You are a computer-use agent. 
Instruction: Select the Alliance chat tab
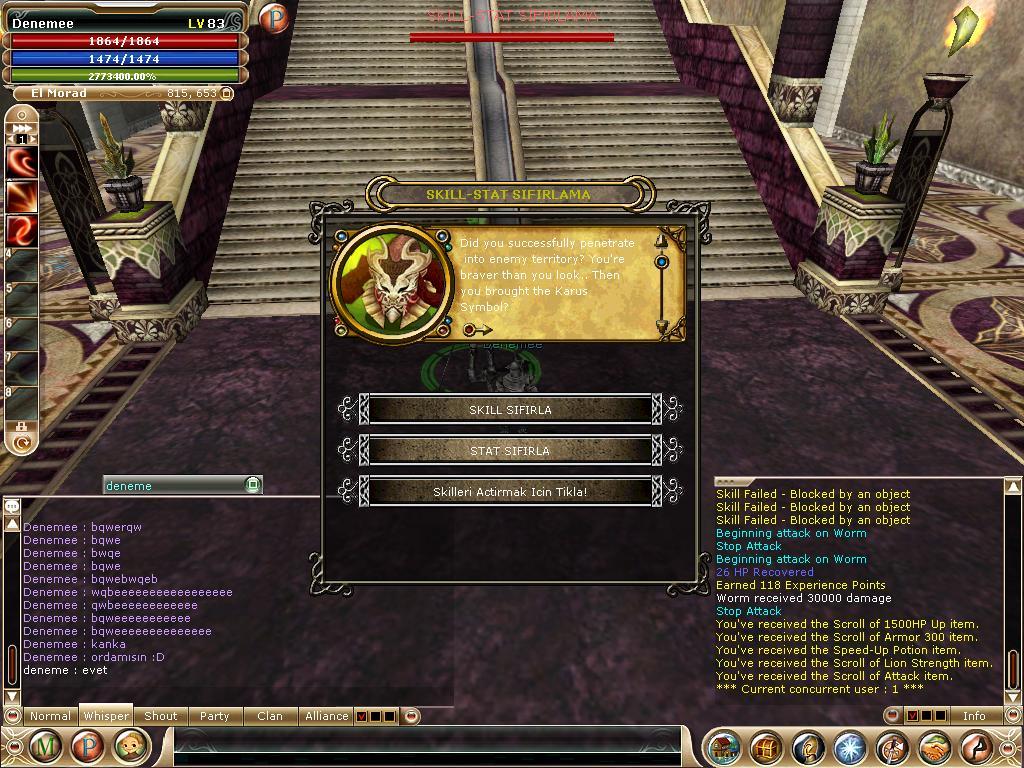pos(326,716)
